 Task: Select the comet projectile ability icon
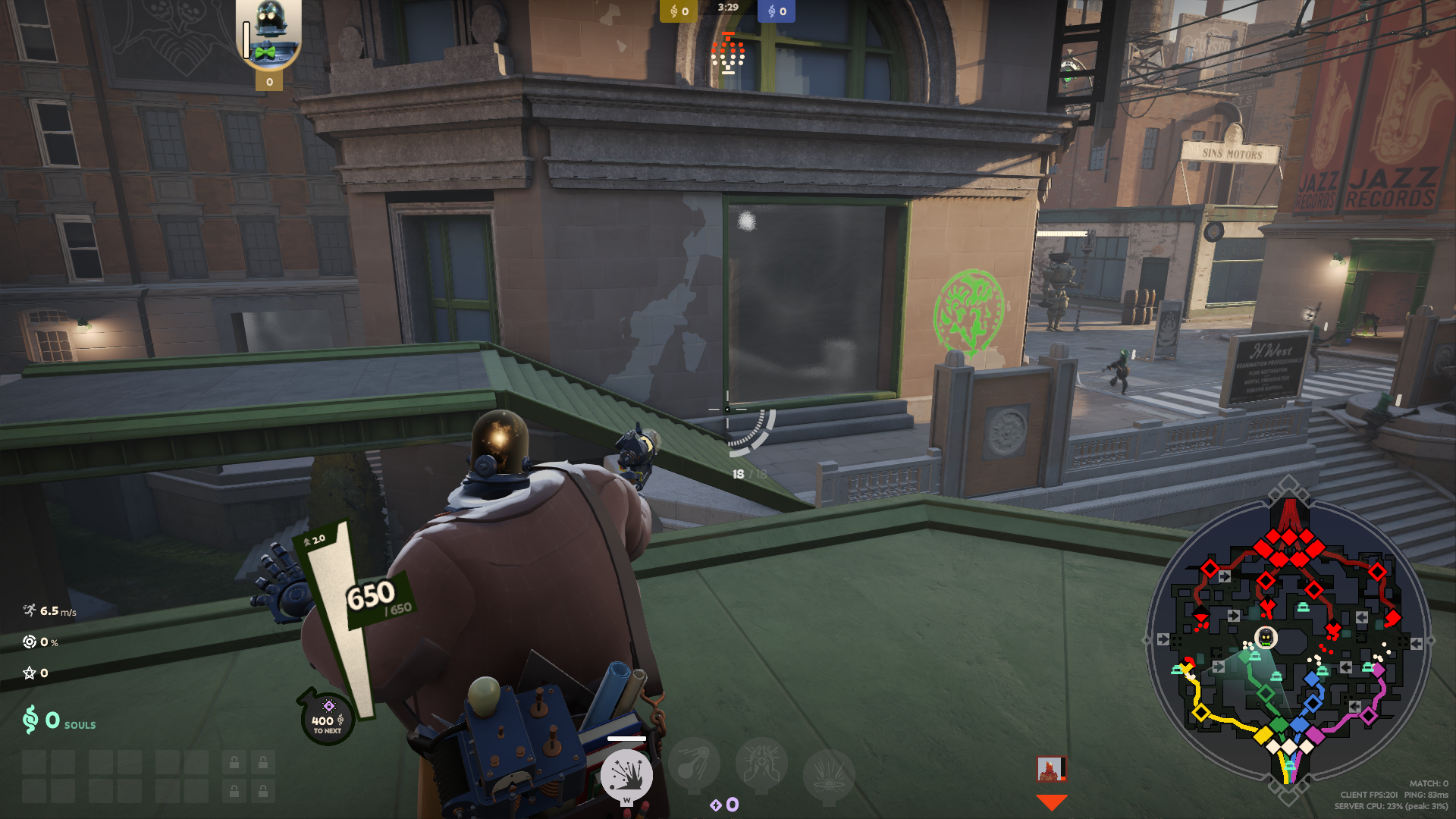[x=693, y=763]
